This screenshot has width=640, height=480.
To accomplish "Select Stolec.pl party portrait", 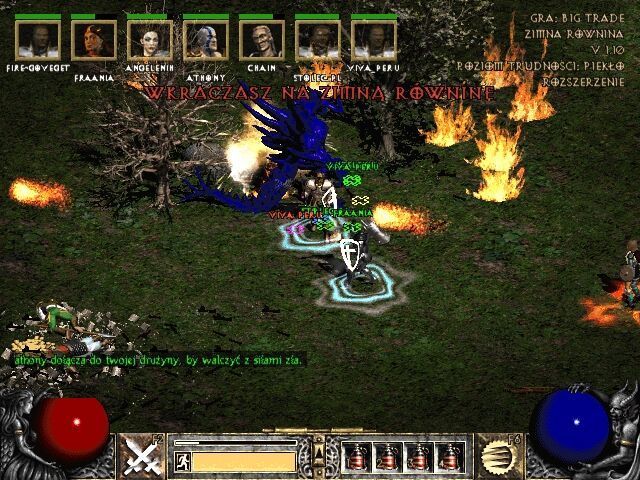I will click(318, 41).
